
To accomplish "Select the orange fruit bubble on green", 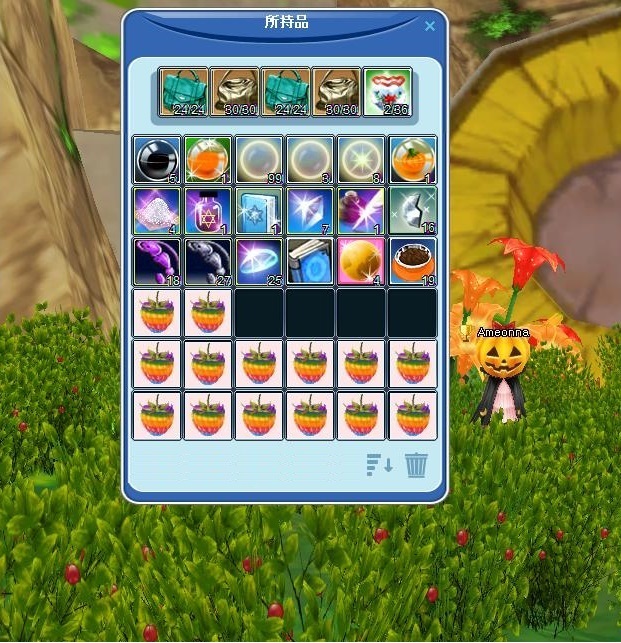I will coord(208,160).
